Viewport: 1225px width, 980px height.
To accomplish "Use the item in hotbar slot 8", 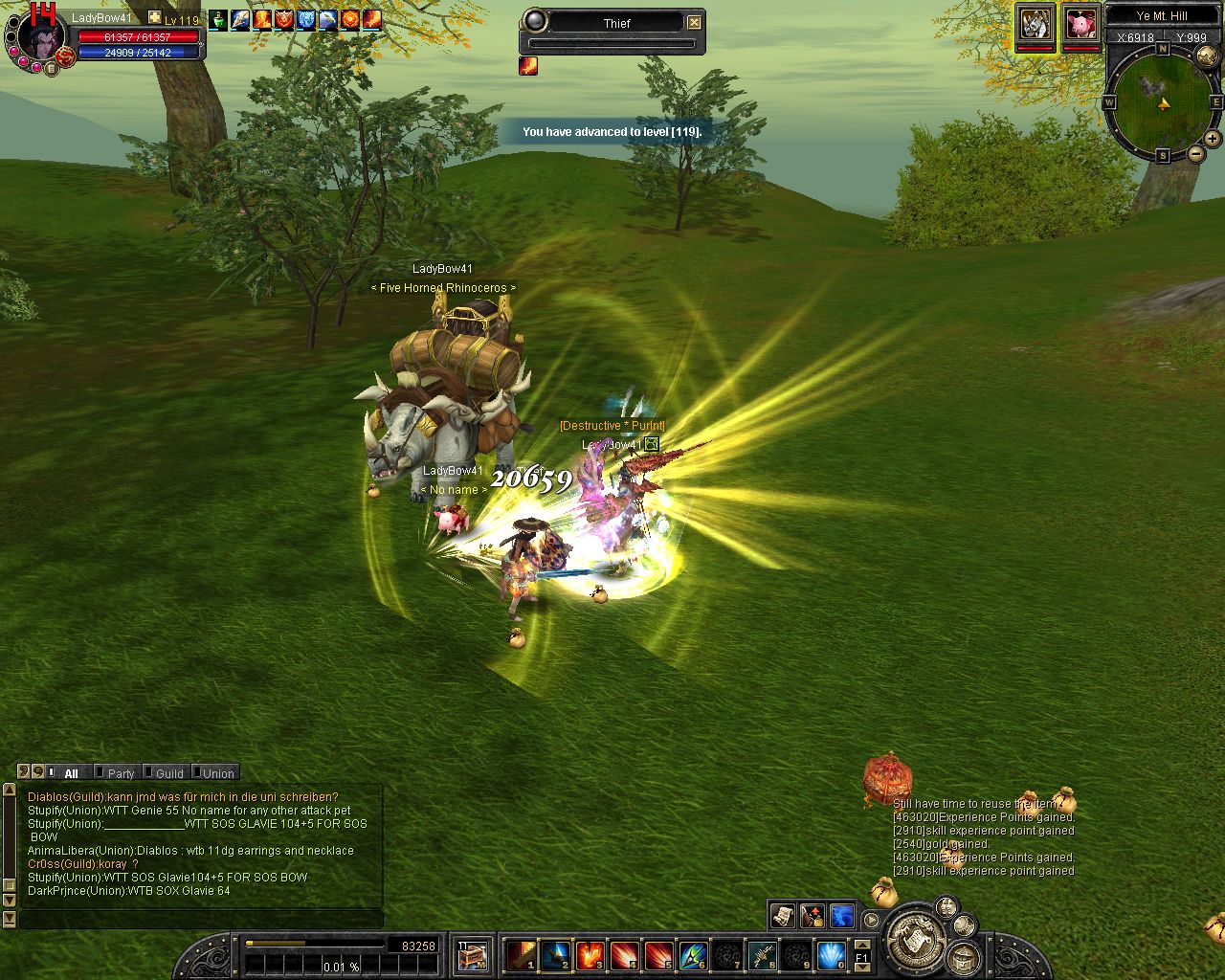I will [x=762, y=954].
